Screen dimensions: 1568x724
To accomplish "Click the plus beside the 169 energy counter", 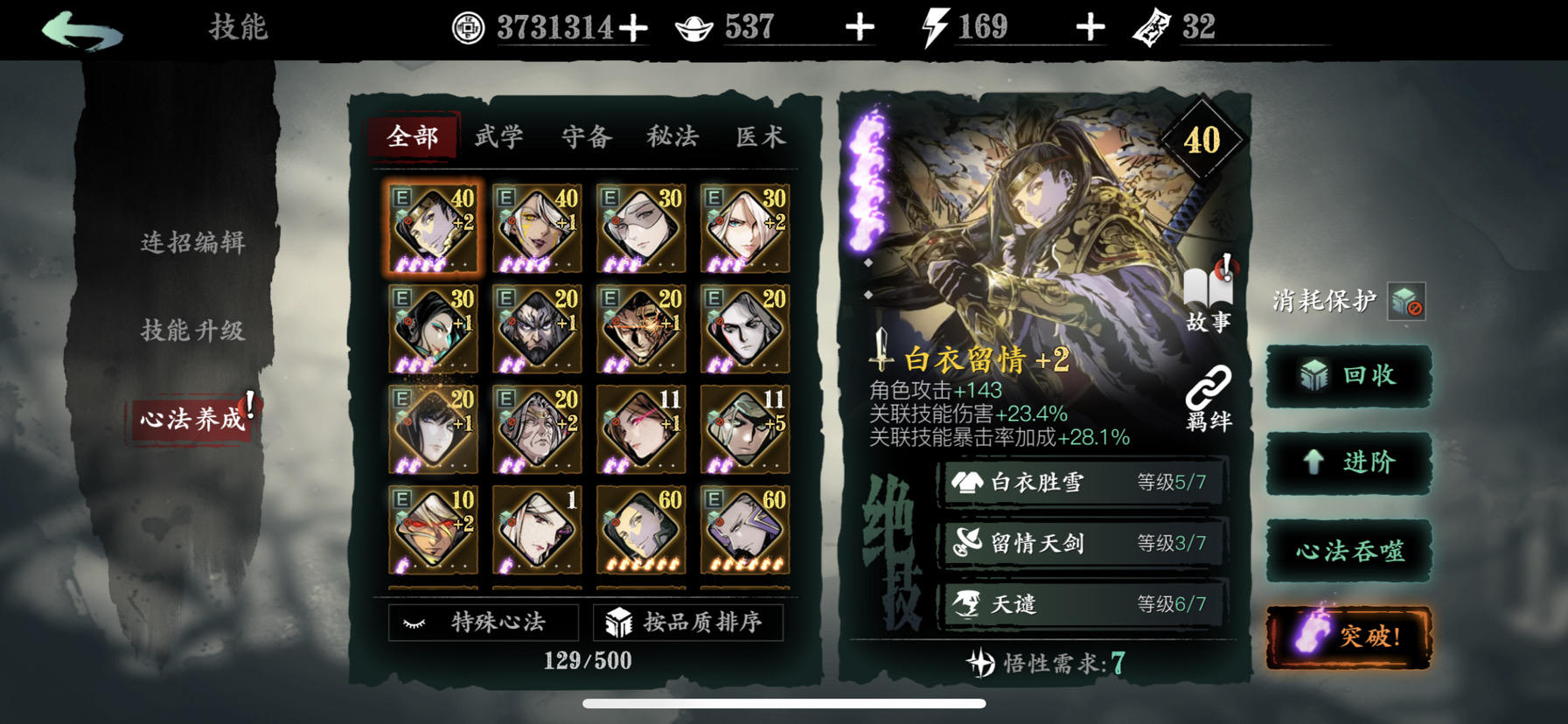I will click(x=1089, y=27).
